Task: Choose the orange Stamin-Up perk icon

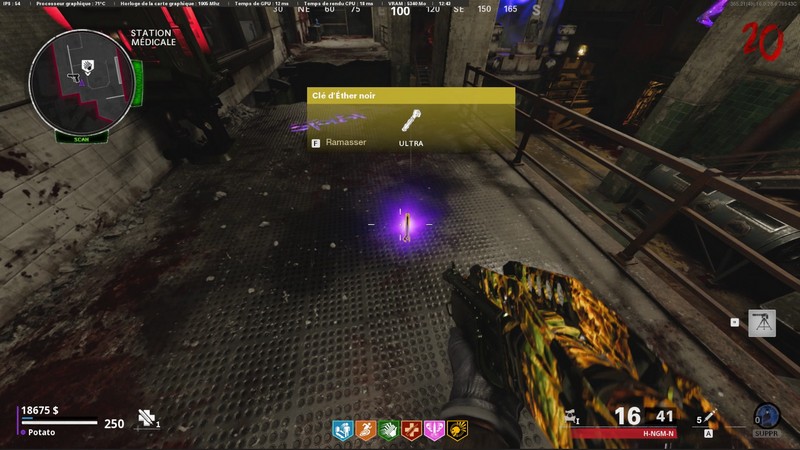Action: click(x=366, y=431)
